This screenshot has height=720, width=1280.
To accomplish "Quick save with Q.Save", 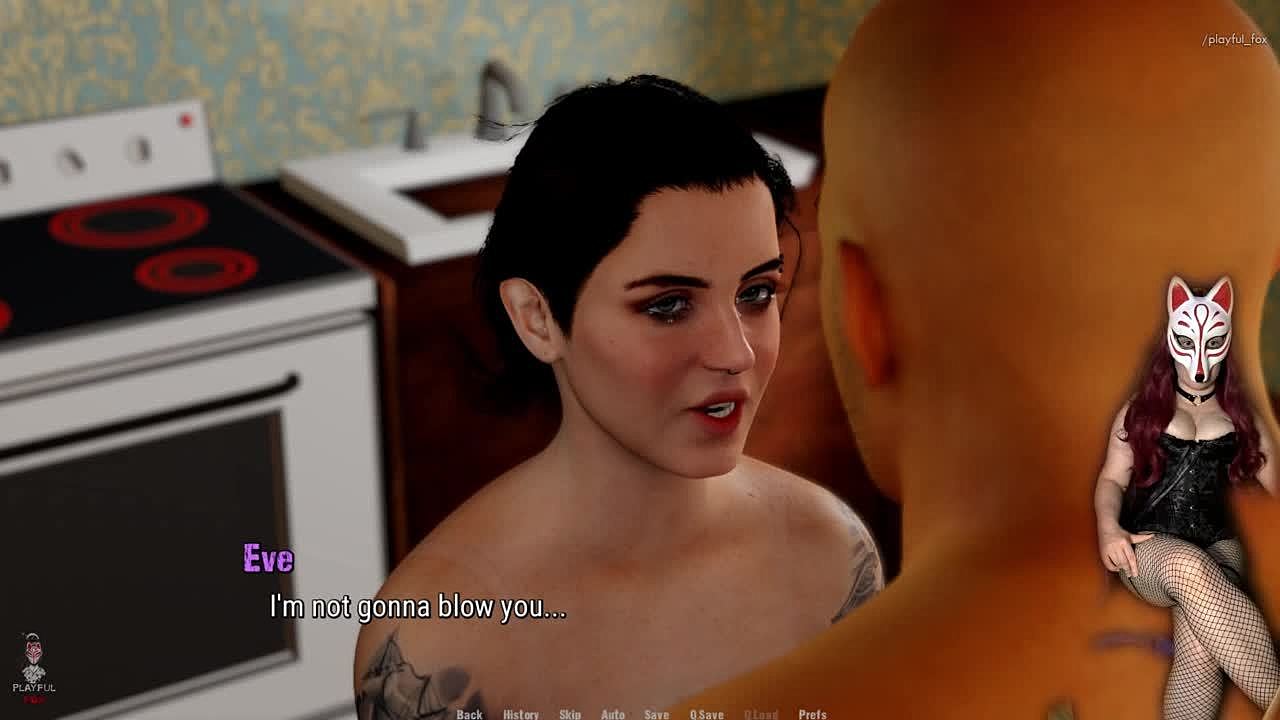I will coord(706,714).
